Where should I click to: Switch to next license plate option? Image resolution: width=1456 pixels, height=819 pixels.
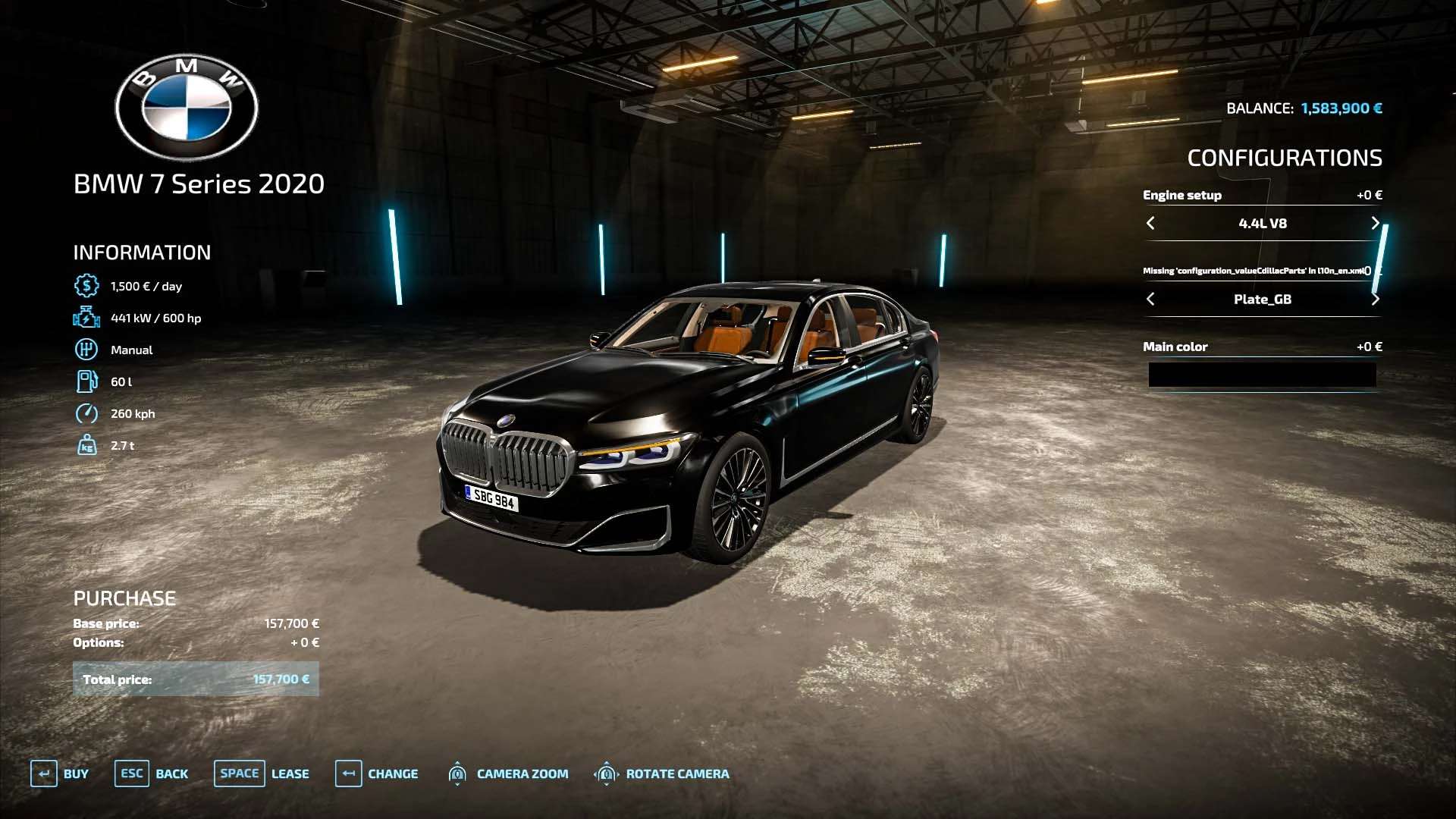click(1375, 299)
